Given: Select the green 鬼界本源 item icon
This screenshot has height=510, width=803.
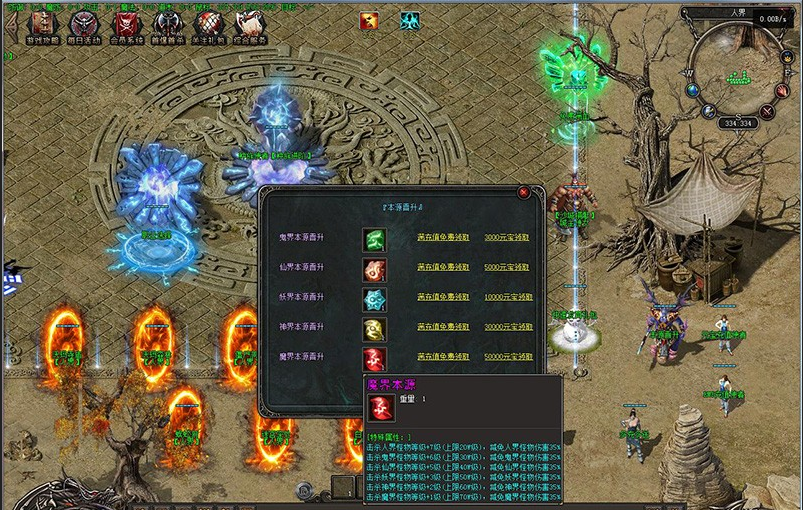Looking at the screenshot, I should tap(374, 239).
